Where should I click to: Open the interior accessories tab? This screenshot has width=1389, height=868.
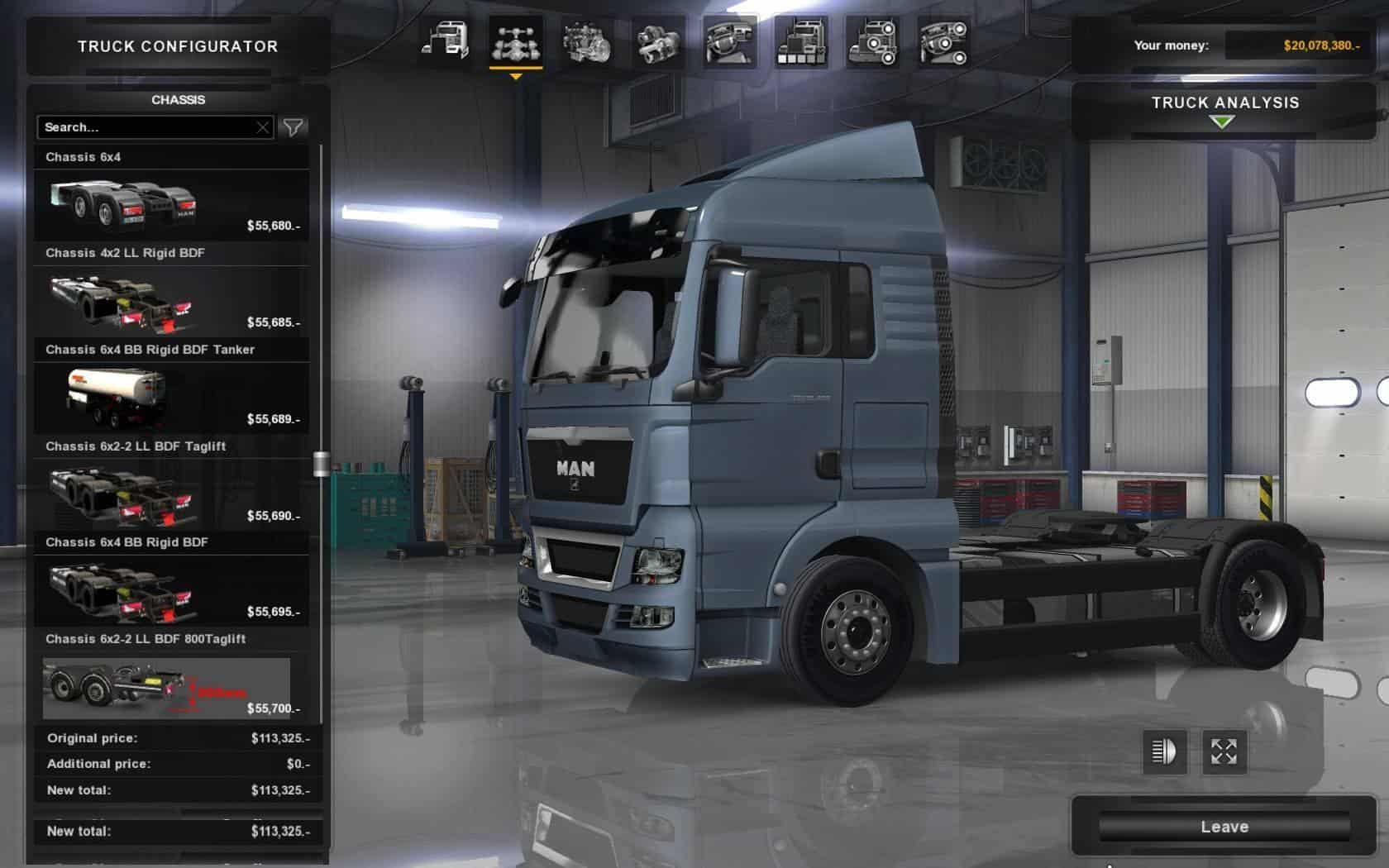click(943, 42)
